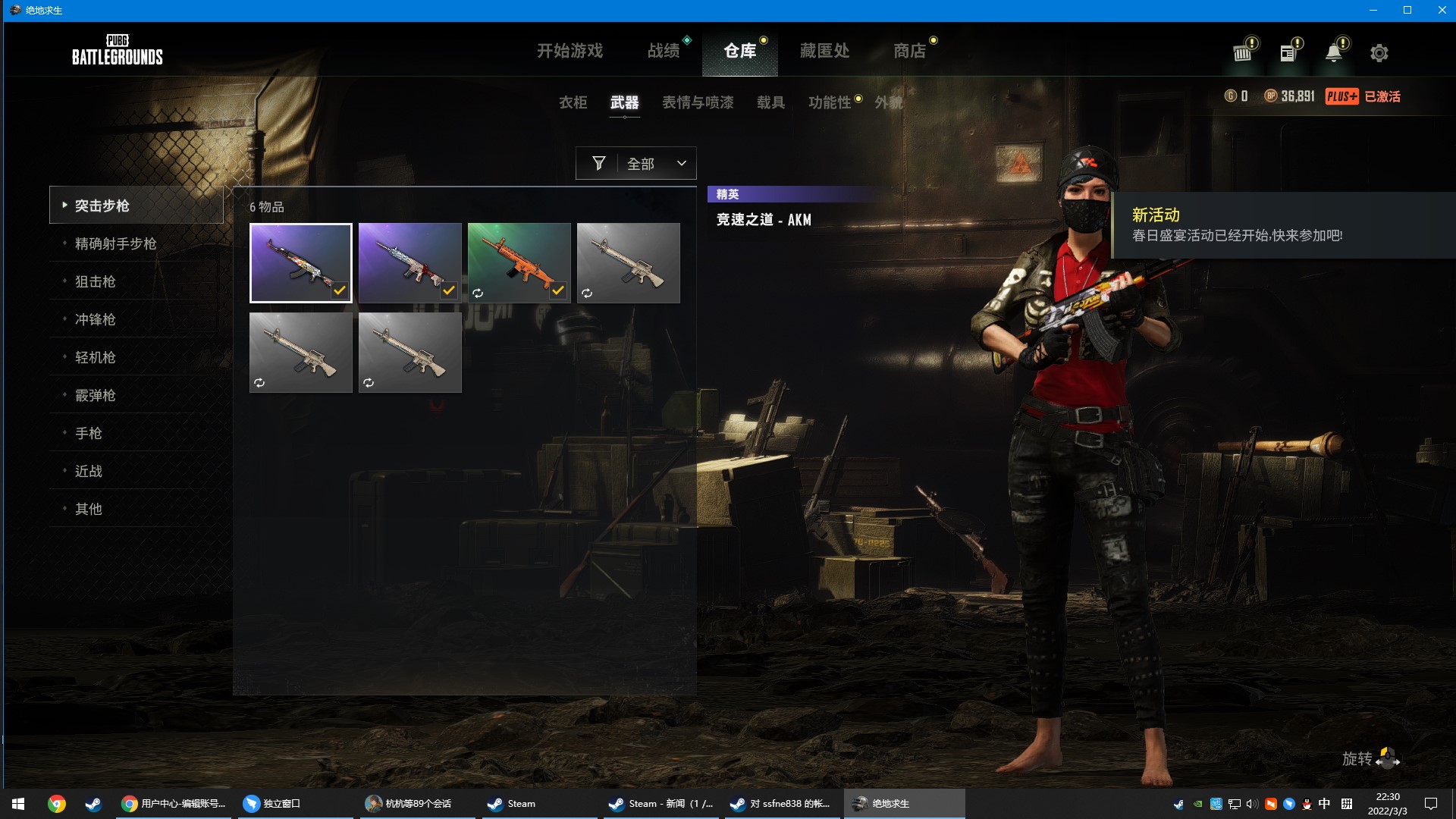Viewport: 1456px width, 819px height.
Task: Select the 精确射手步枪 DMR category
Action: coord(115,243)
